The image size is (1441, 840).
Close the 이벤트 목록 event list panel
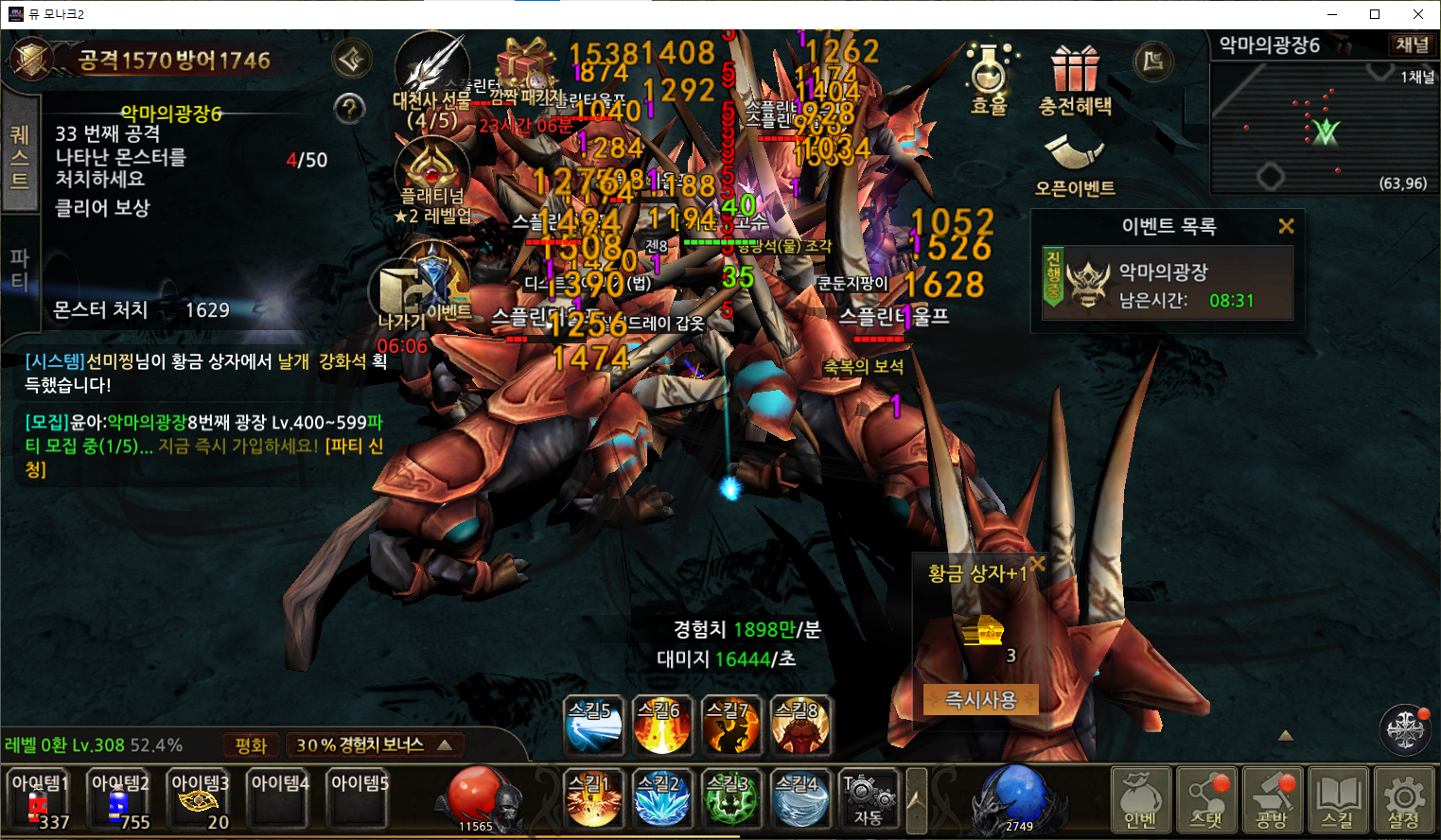pos(1286,226)
